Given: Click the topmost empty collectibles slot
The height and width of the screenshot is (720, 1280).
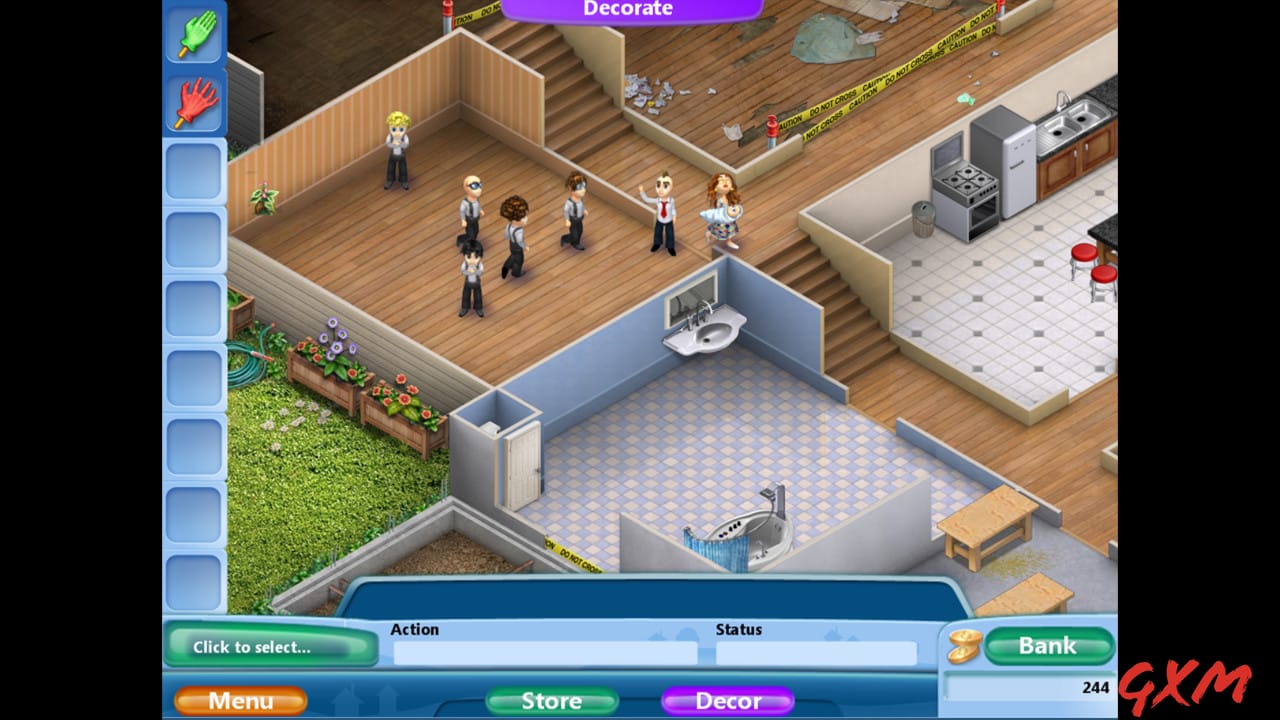Looking at the screenshot, I should coord(195,170).
